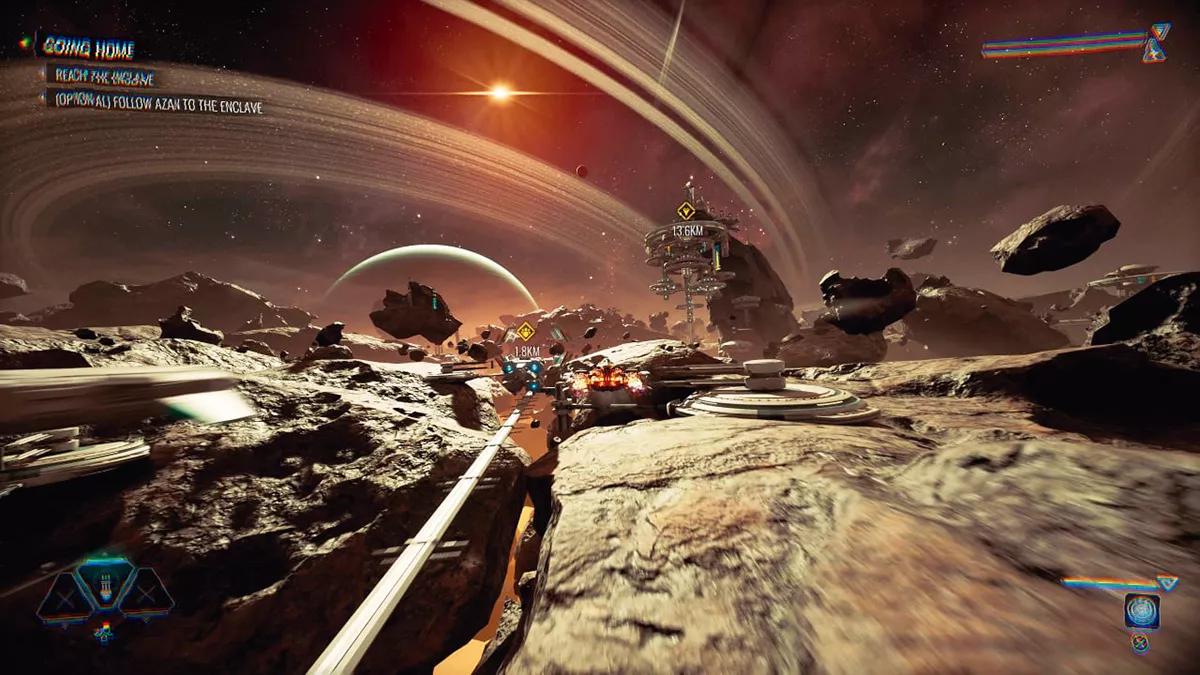Select the Going Home quest title

pyautogui.click(x=86, y=48)
